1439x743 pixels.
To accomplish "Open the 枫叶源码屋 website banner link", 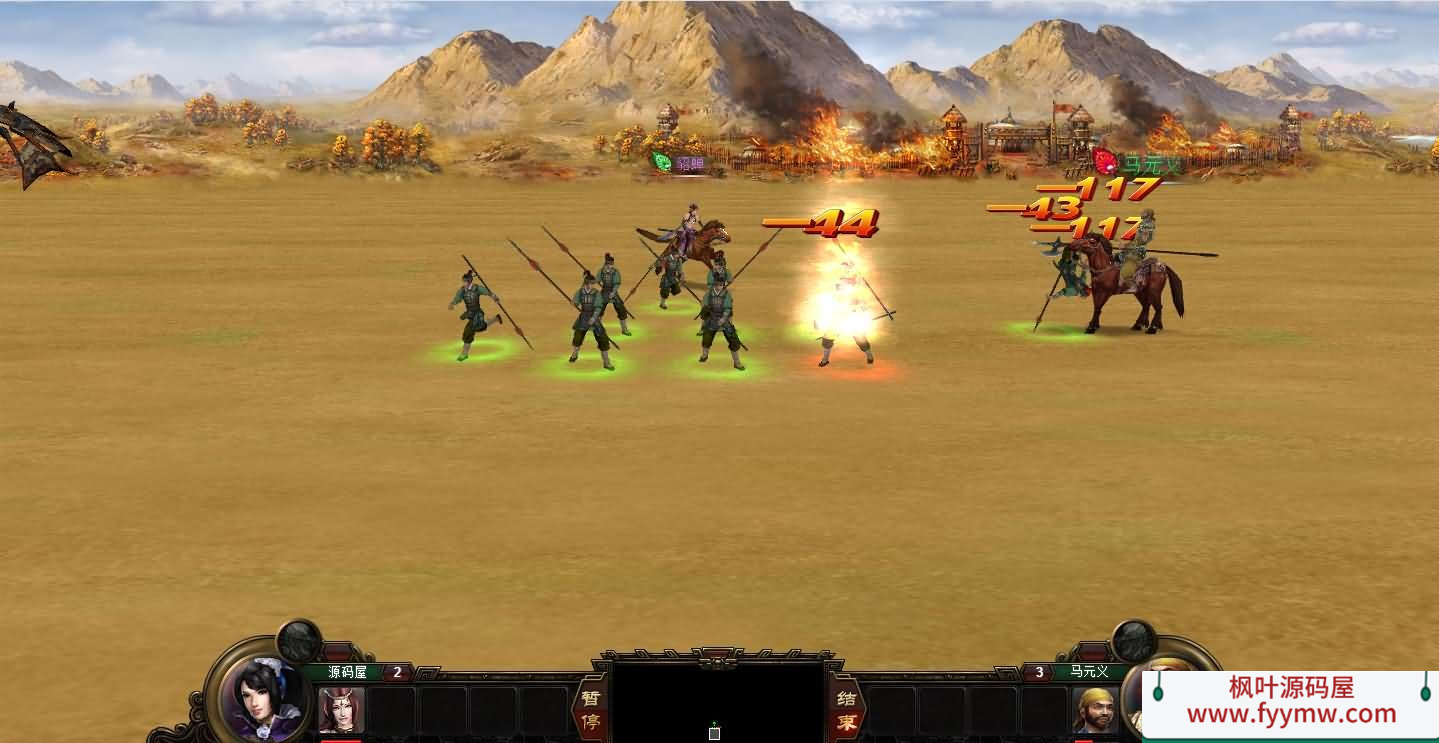I will pos(1290,701).
